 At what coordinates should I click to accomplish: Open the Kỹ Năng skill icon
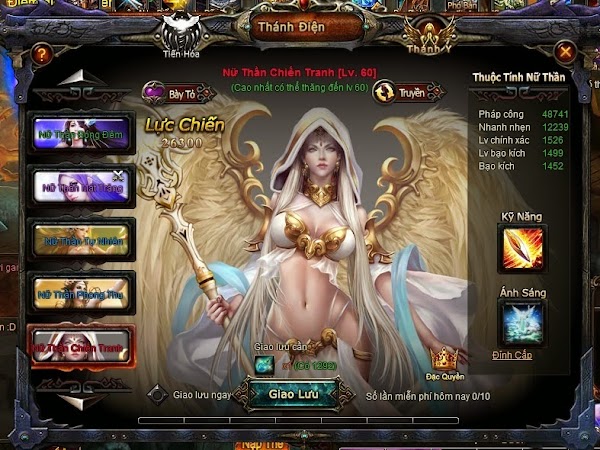coord(522,248)
